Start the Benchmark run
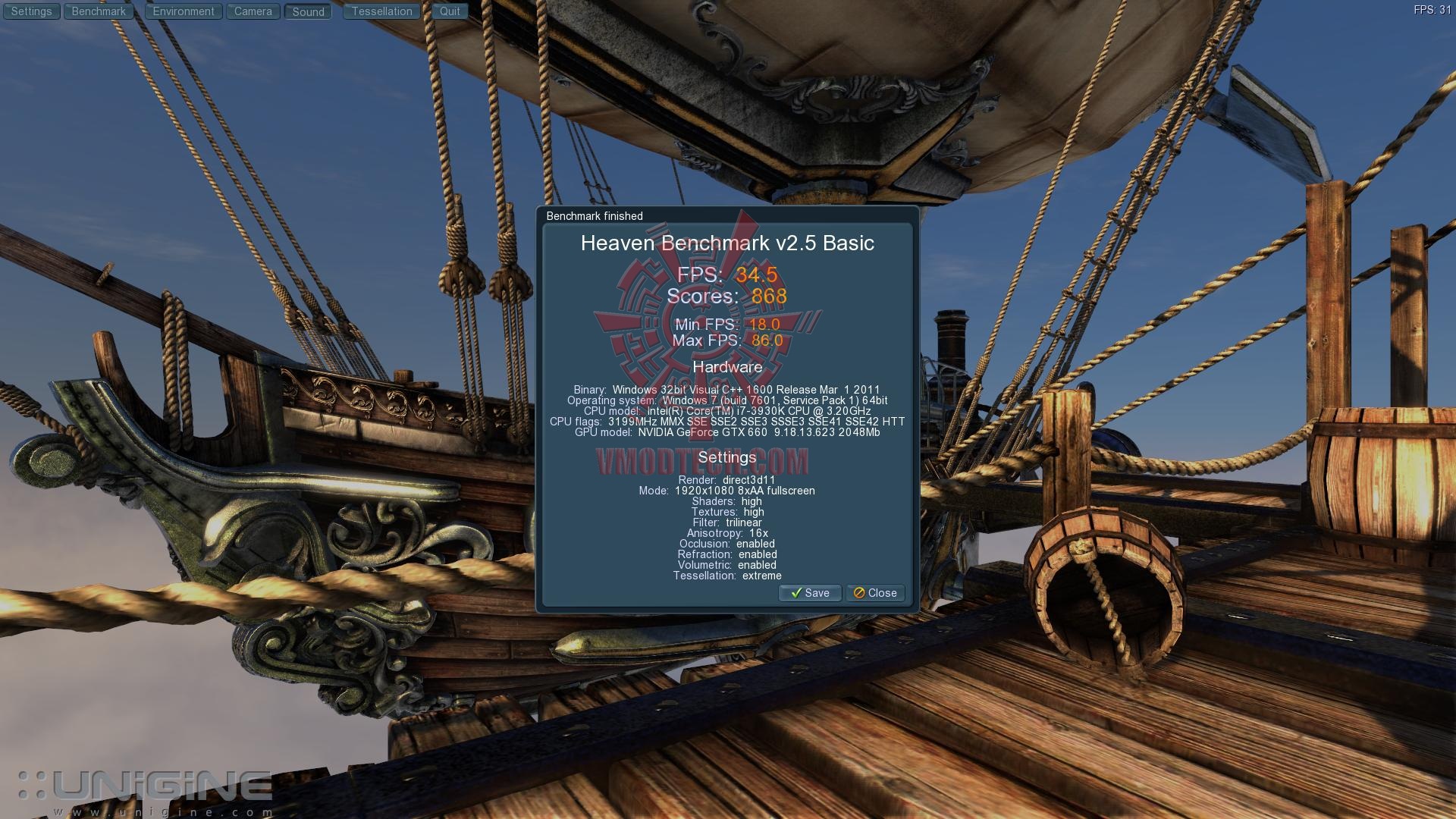Viewport: 1456px width, 819px height. point(99,11)
